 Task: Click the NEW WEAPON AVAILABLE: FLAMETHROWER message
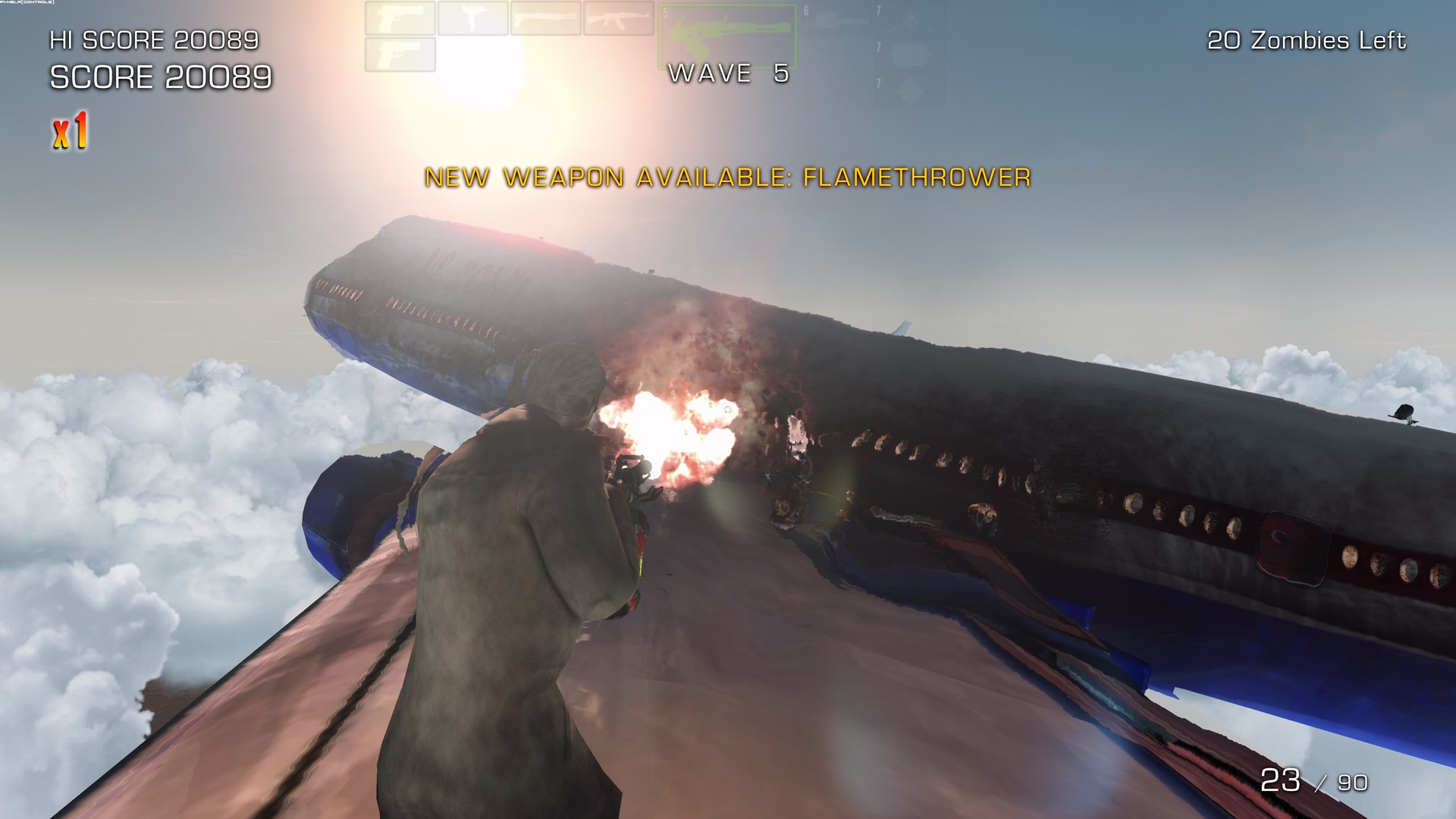(728, 180)
